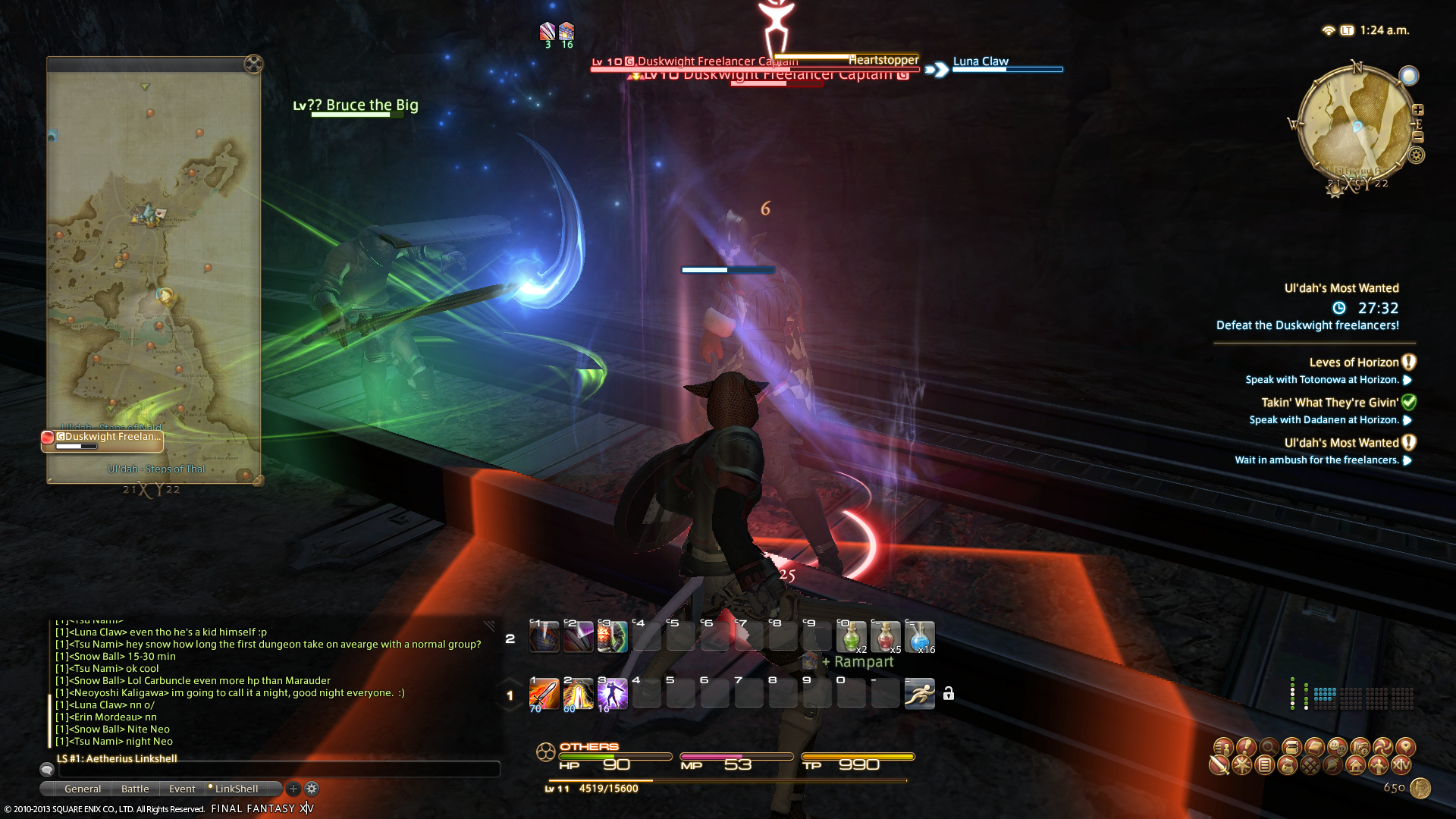Use the Sprint running figure action
Screen dimensions: 1456x819
point(919,694)
